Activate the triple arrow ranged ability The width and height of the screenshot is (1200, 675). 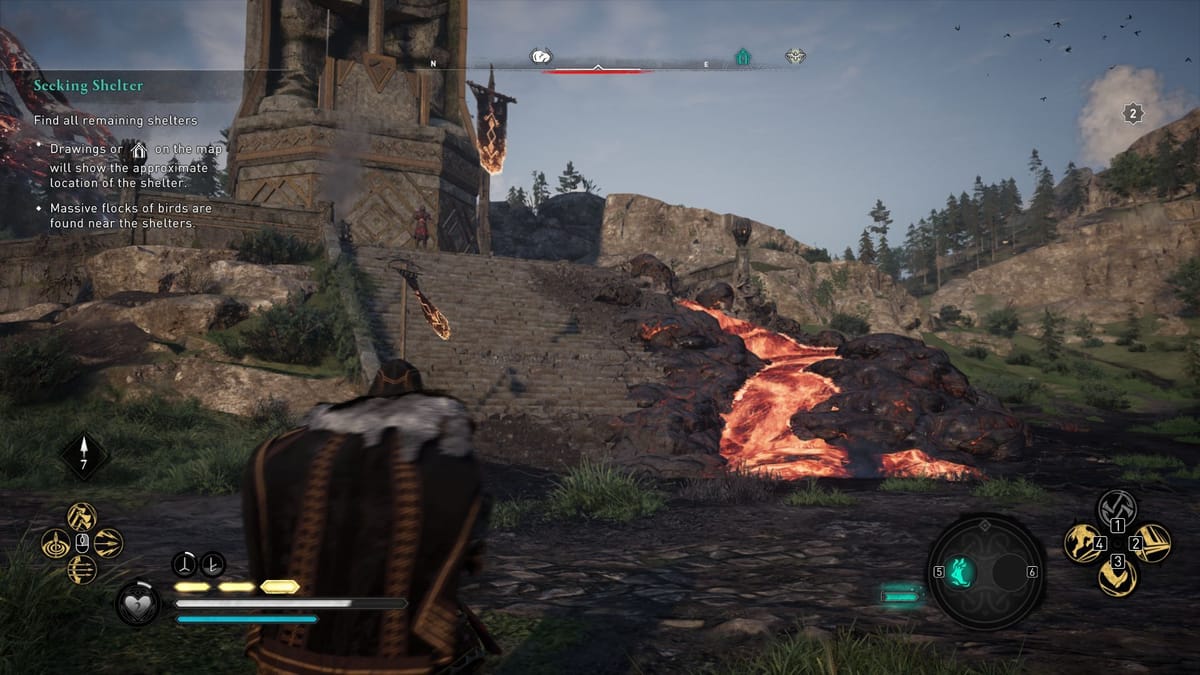(108, 543)
